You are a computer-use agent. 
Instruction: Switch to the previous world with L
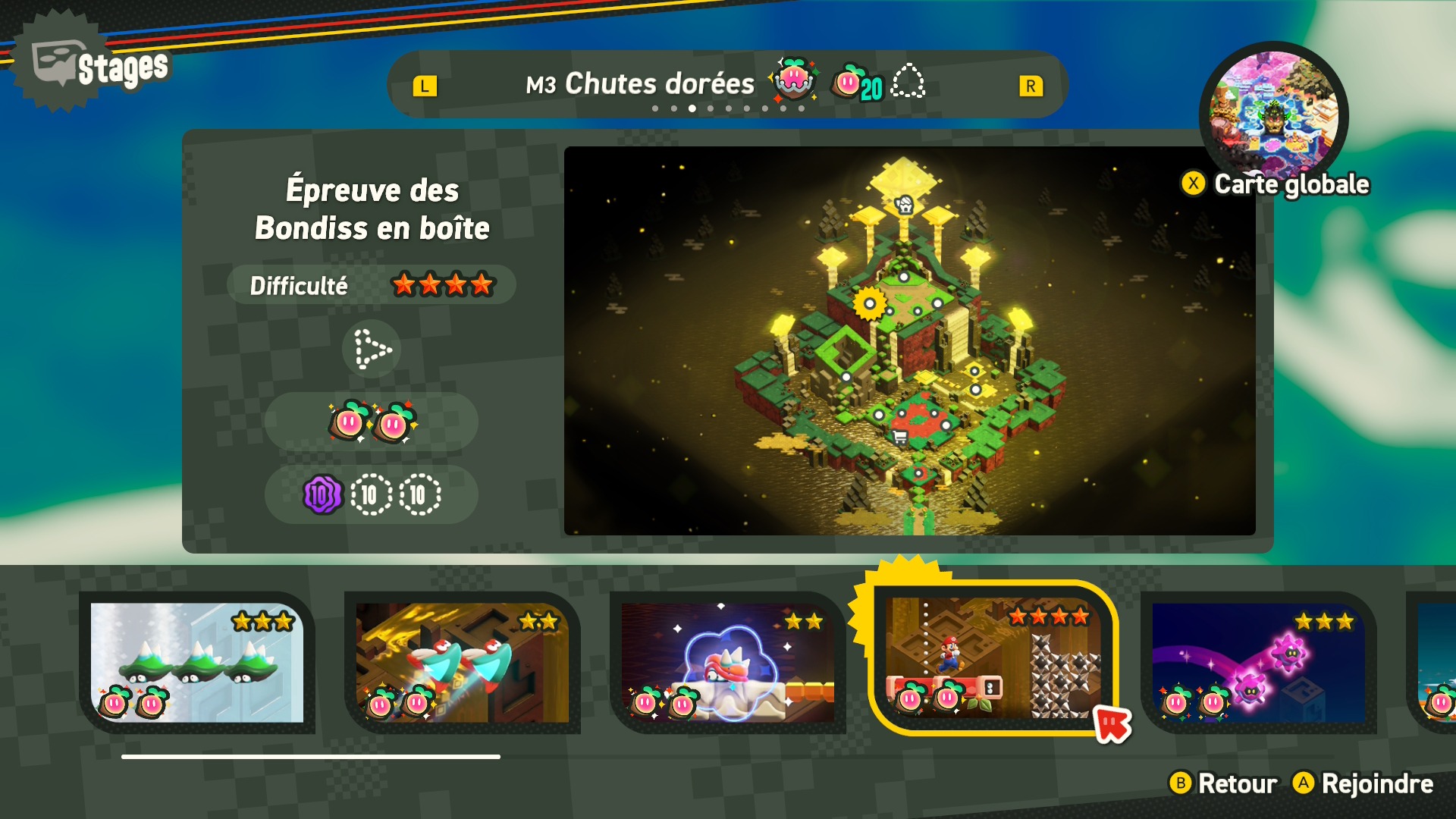click(x=425, y=86)
